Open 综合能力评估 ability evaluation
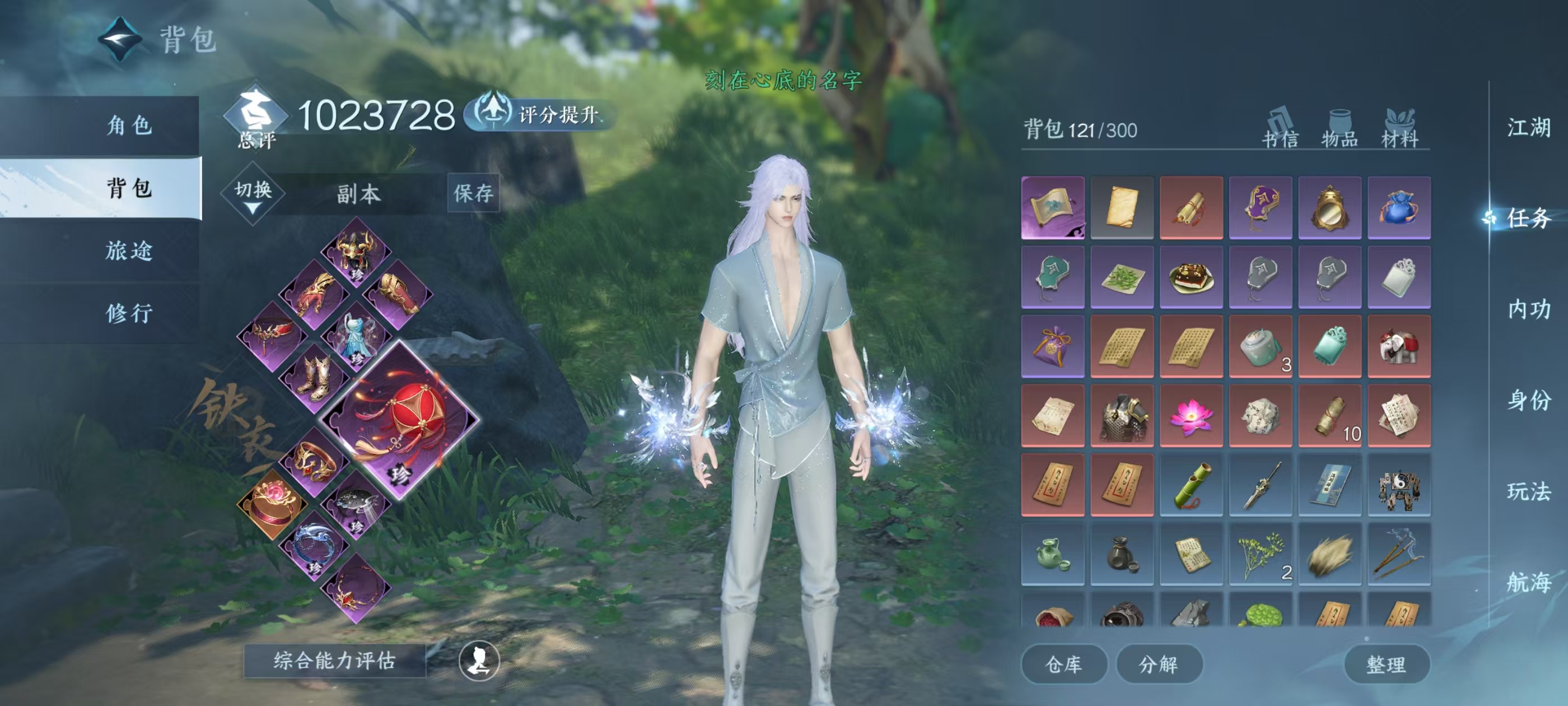The width and height of the screenshot is (1568, 706). point(334,660)
